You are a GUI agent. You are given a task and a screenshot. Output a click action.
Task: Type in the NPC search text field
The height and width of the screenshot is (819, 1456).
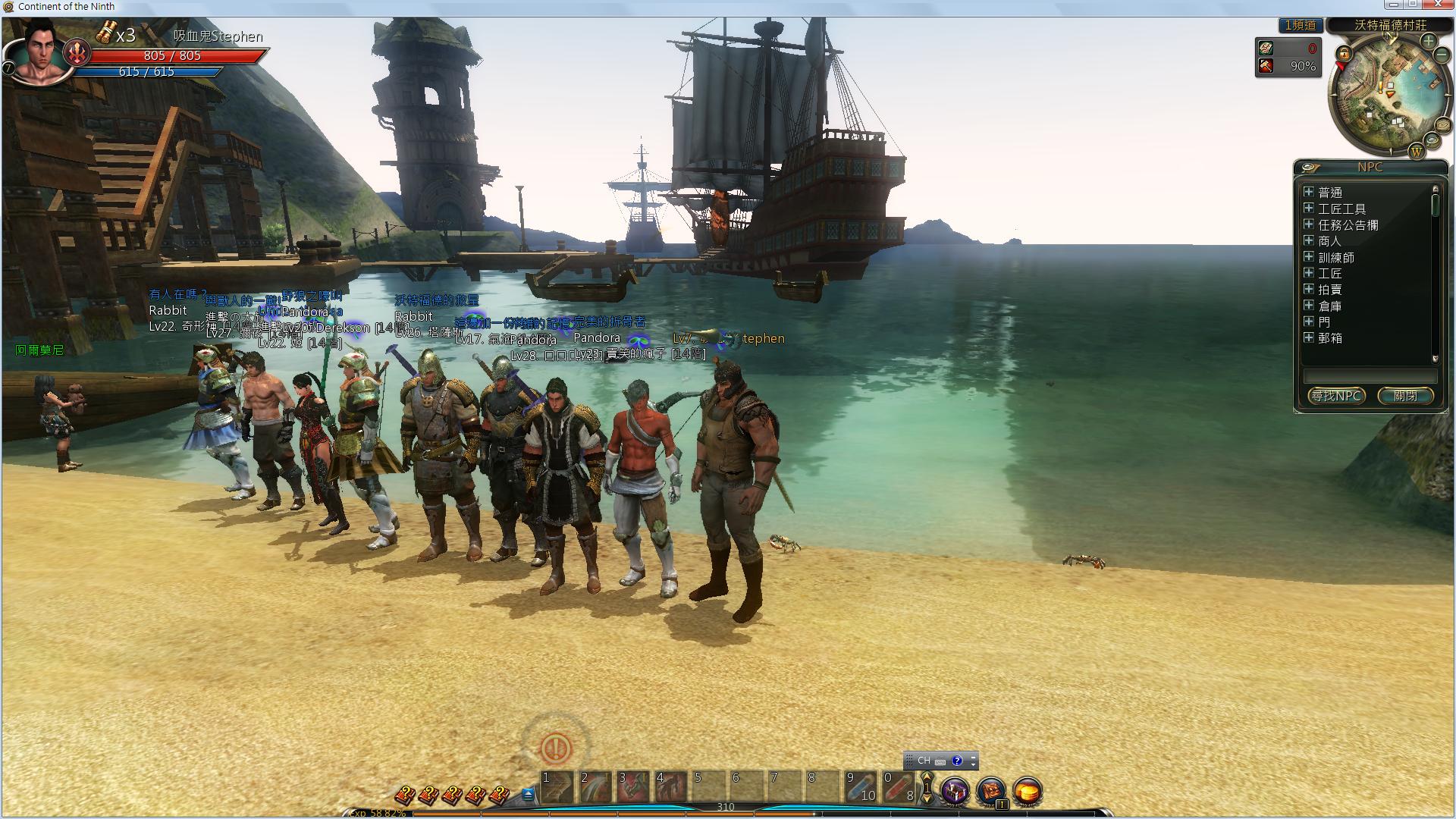coord(1370,376)
